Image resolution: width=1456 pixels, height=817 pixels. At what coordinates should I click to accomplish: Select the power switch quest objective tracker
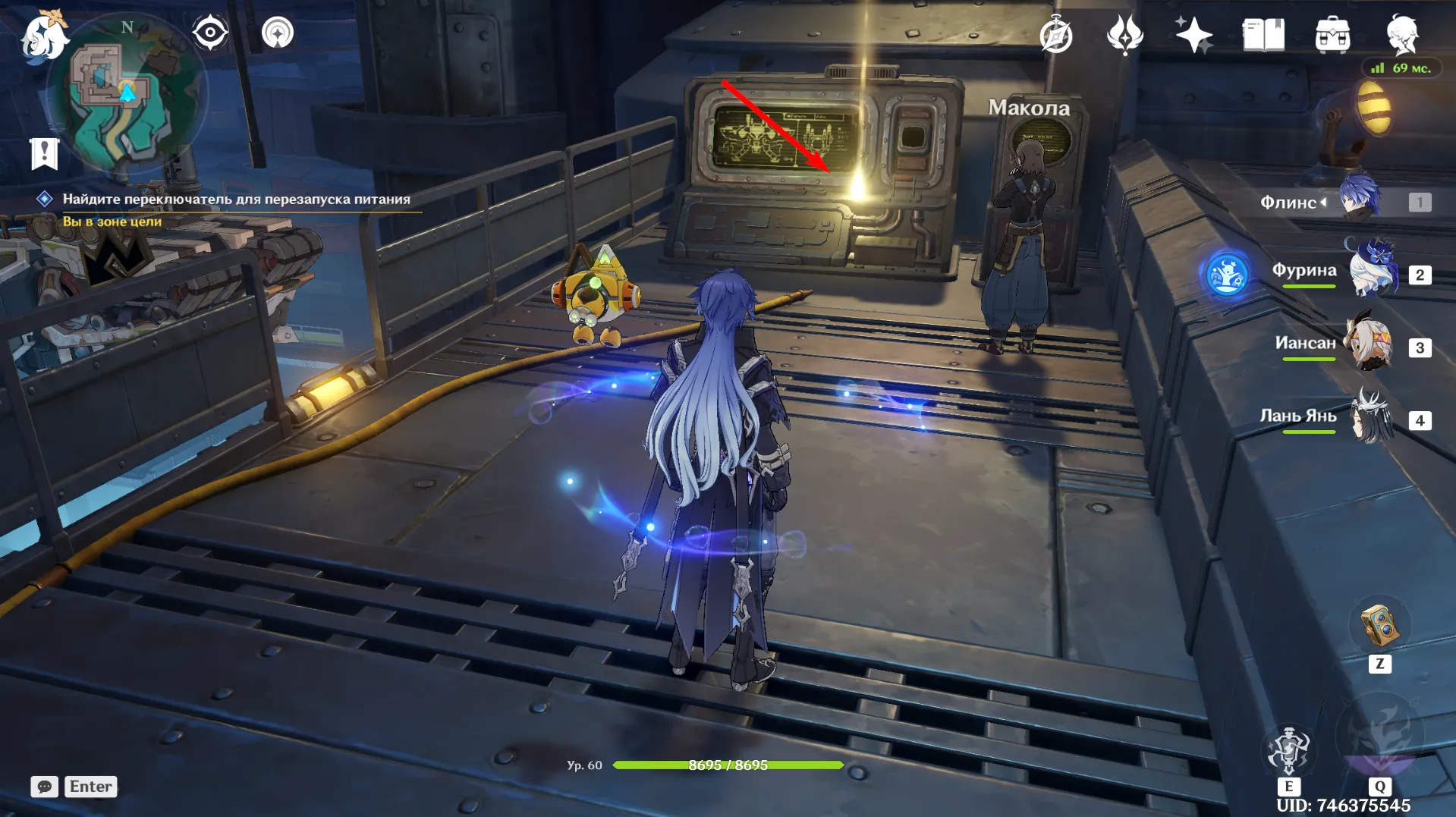pyautogui.click(x=236, y=200)
